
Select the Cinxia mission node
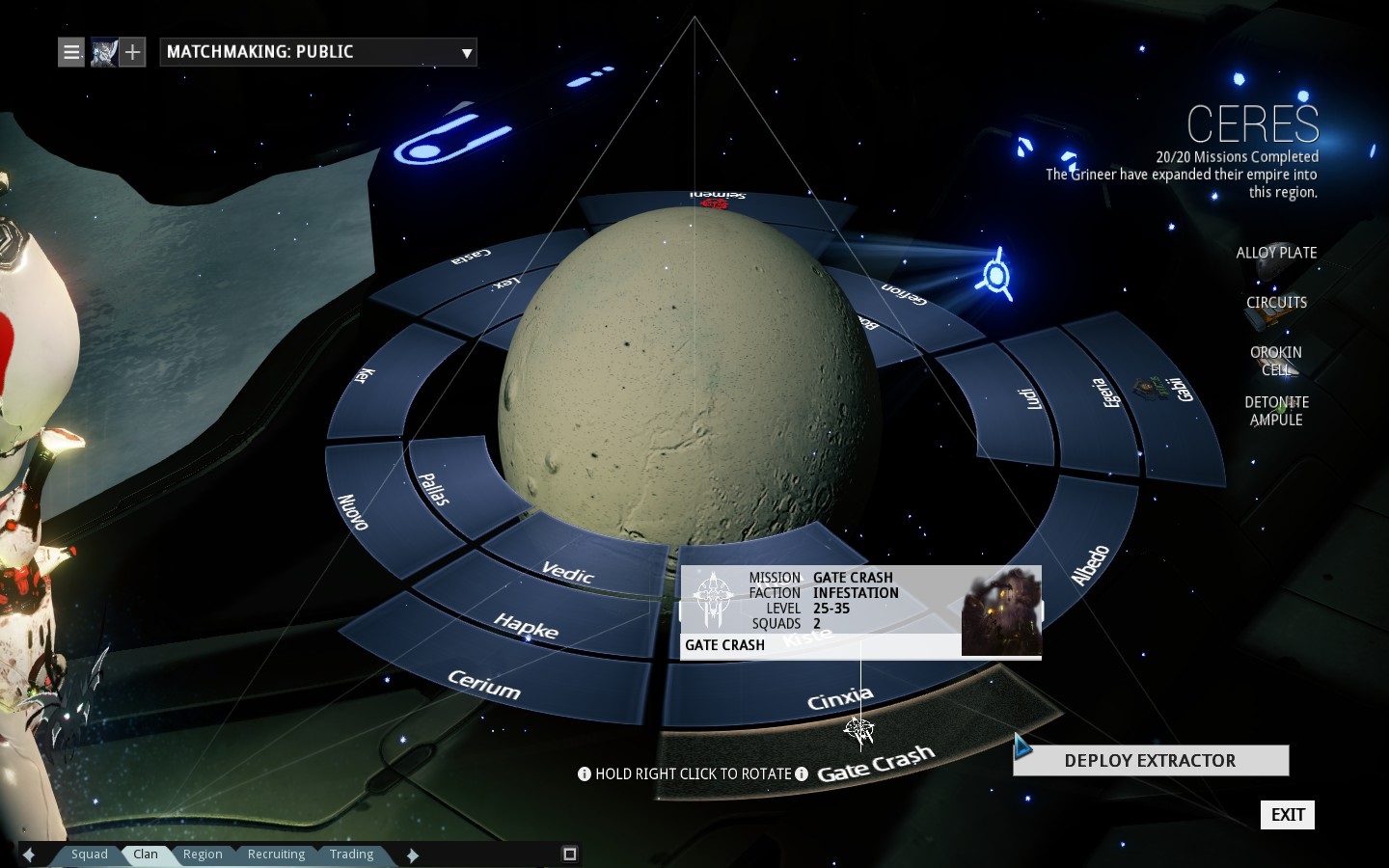coord(839,698)
